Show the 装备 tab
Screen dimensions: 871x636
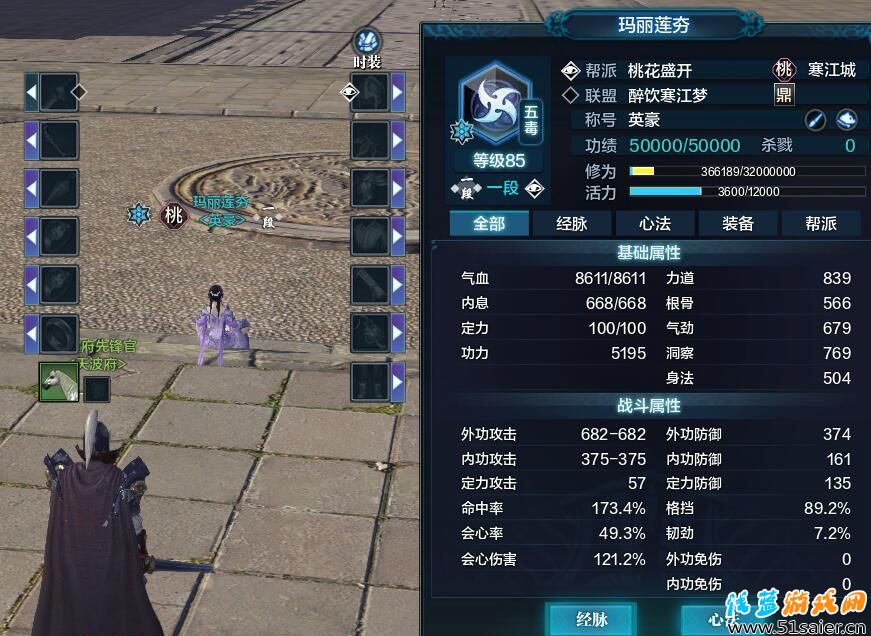click(x=738, y=223)
